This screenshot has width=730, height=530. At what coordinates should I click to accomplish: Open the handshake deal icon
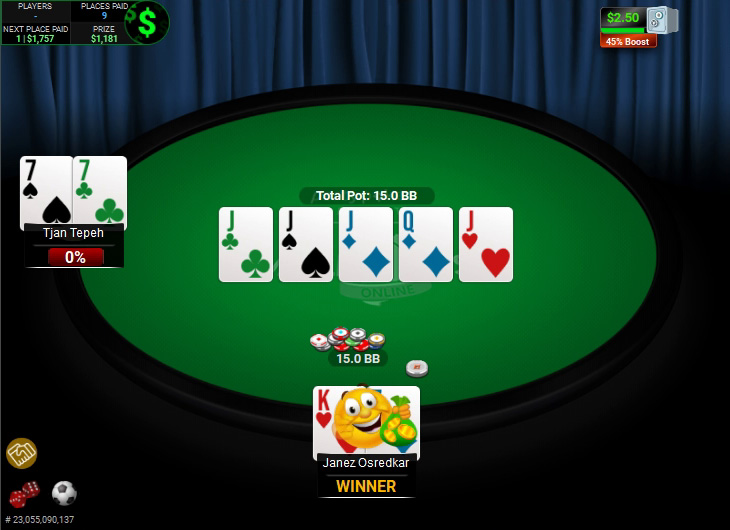tap(21, 453)
